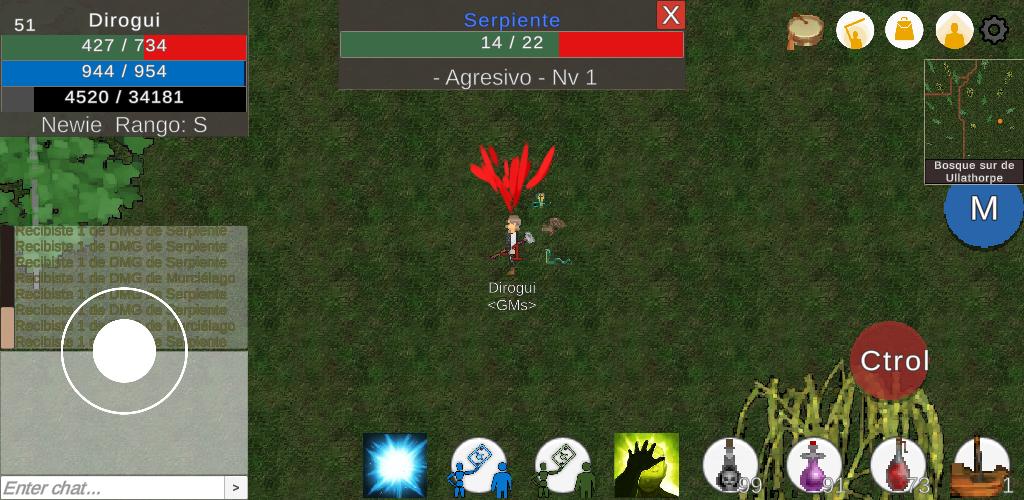The image size is (1024, 500).
Task: Tap the blue M button
Action: click(984, 208)
